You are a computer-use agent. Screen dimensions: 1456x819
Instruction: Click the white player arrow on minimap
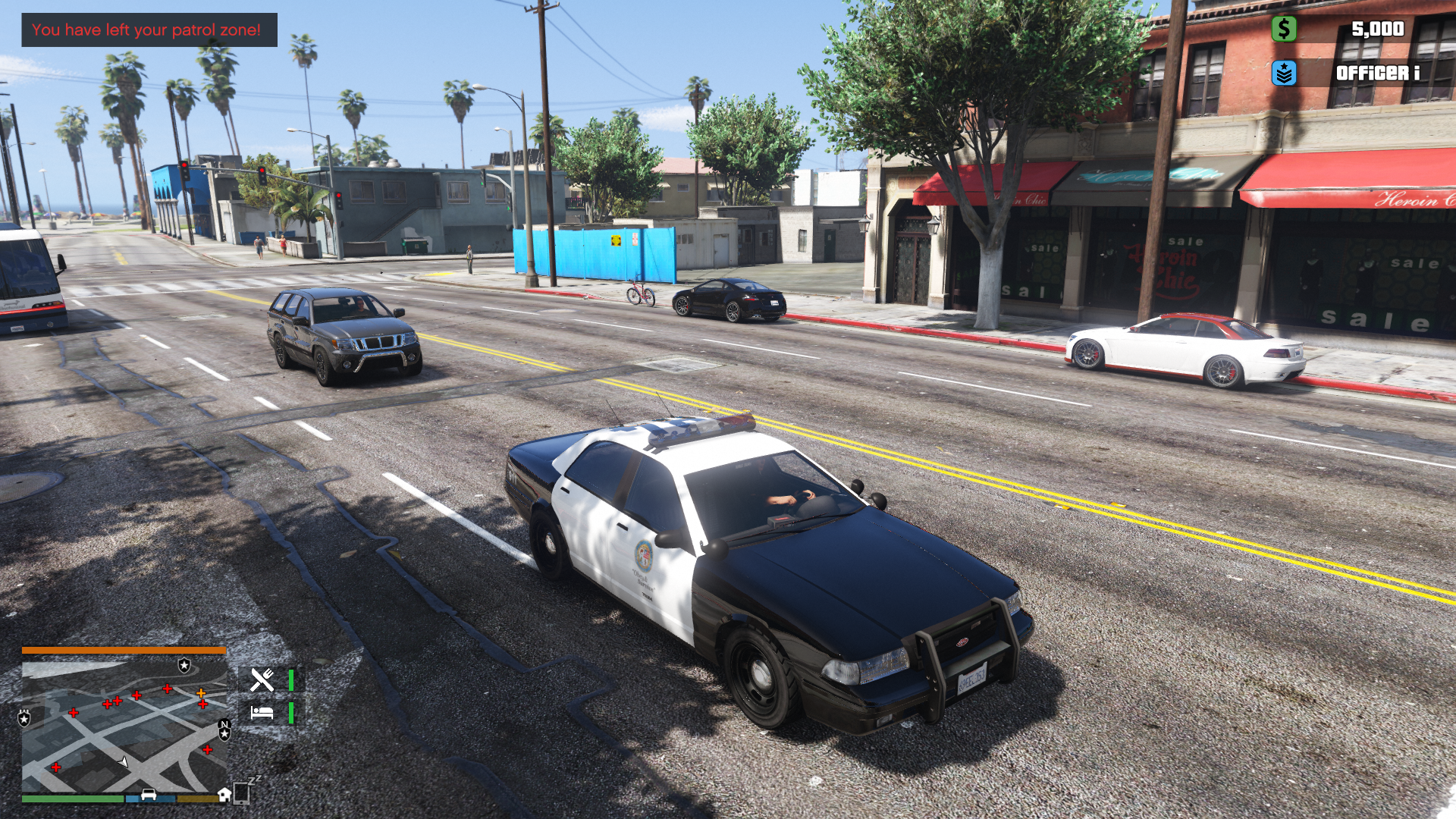(124, 761)
